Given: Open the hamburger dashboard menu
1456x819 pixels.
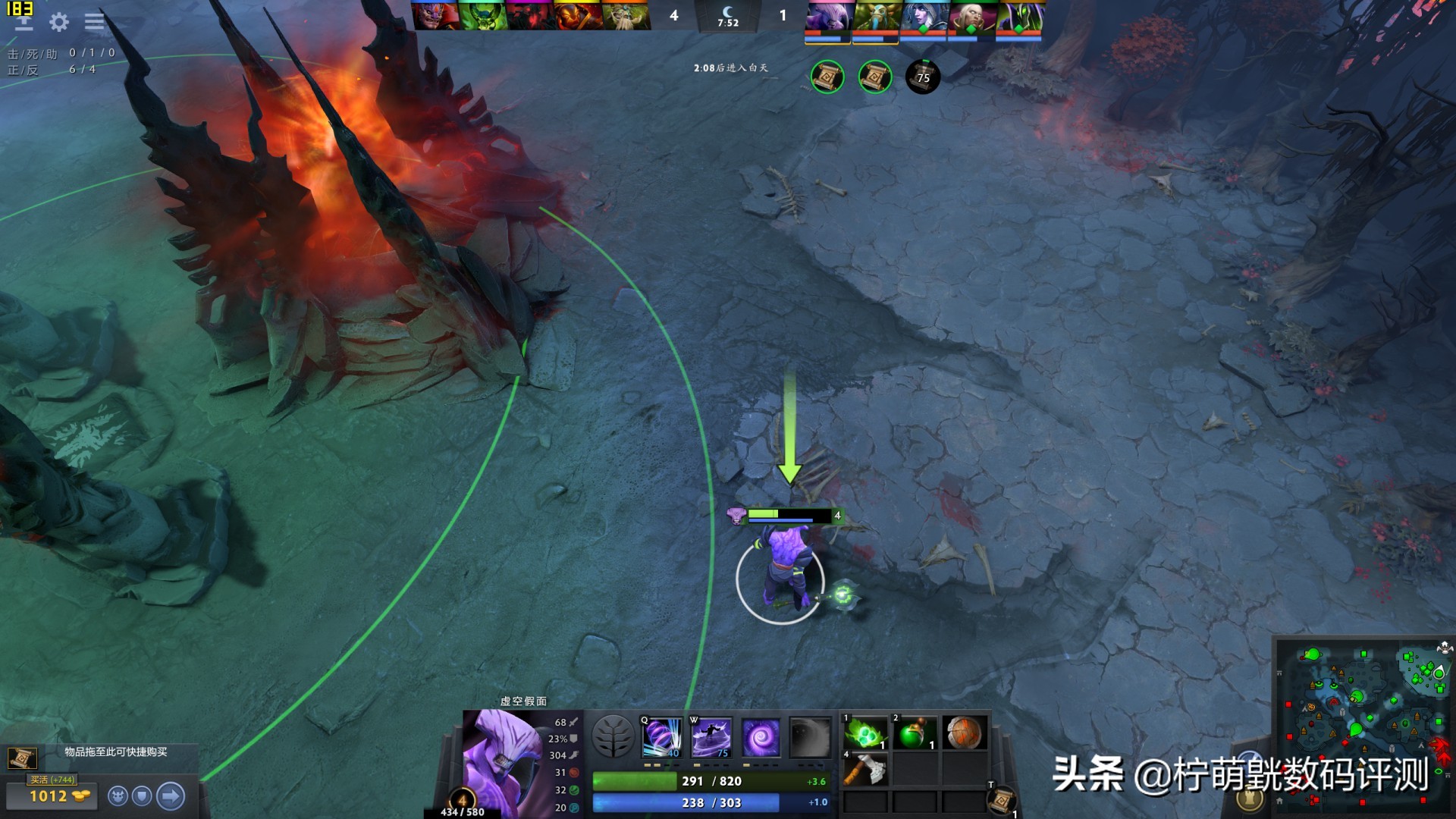Looking at the screenshot, I should (x=95, y=22).
